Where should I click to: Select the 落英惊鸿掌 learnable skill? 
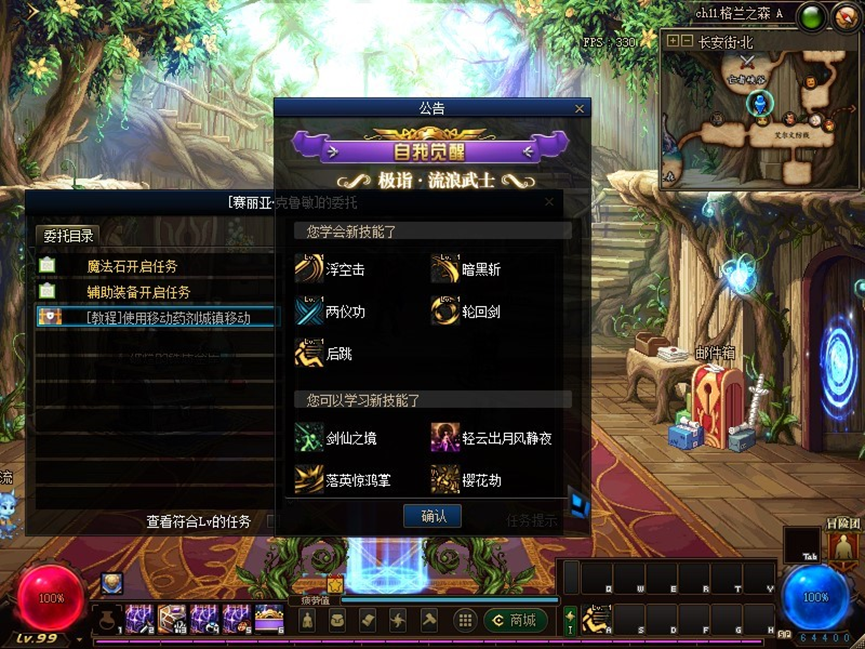(x=310, y=479)
